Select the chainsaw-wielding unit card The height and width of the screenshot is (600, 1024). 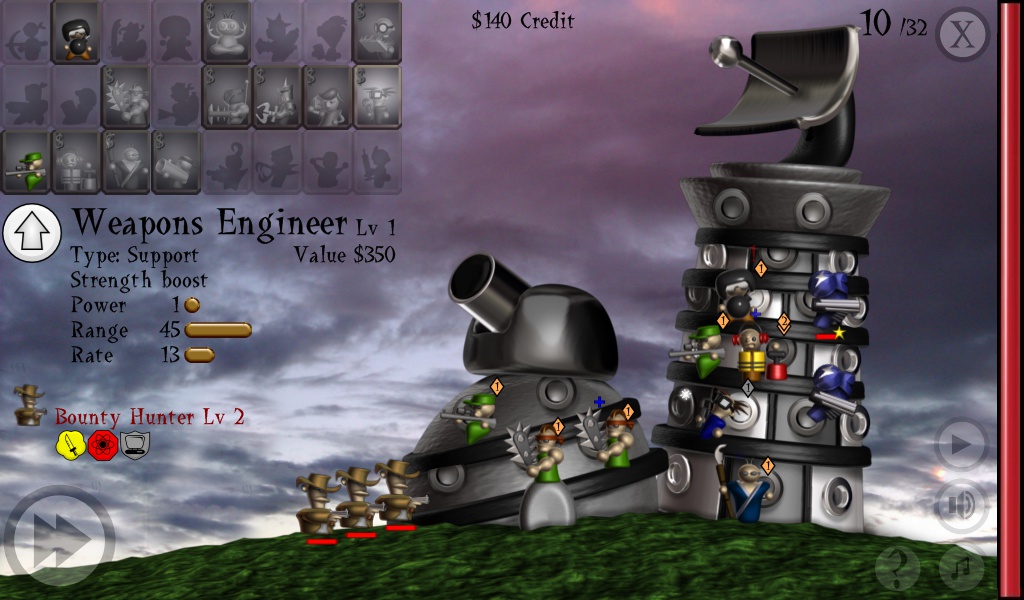point(226,97)
